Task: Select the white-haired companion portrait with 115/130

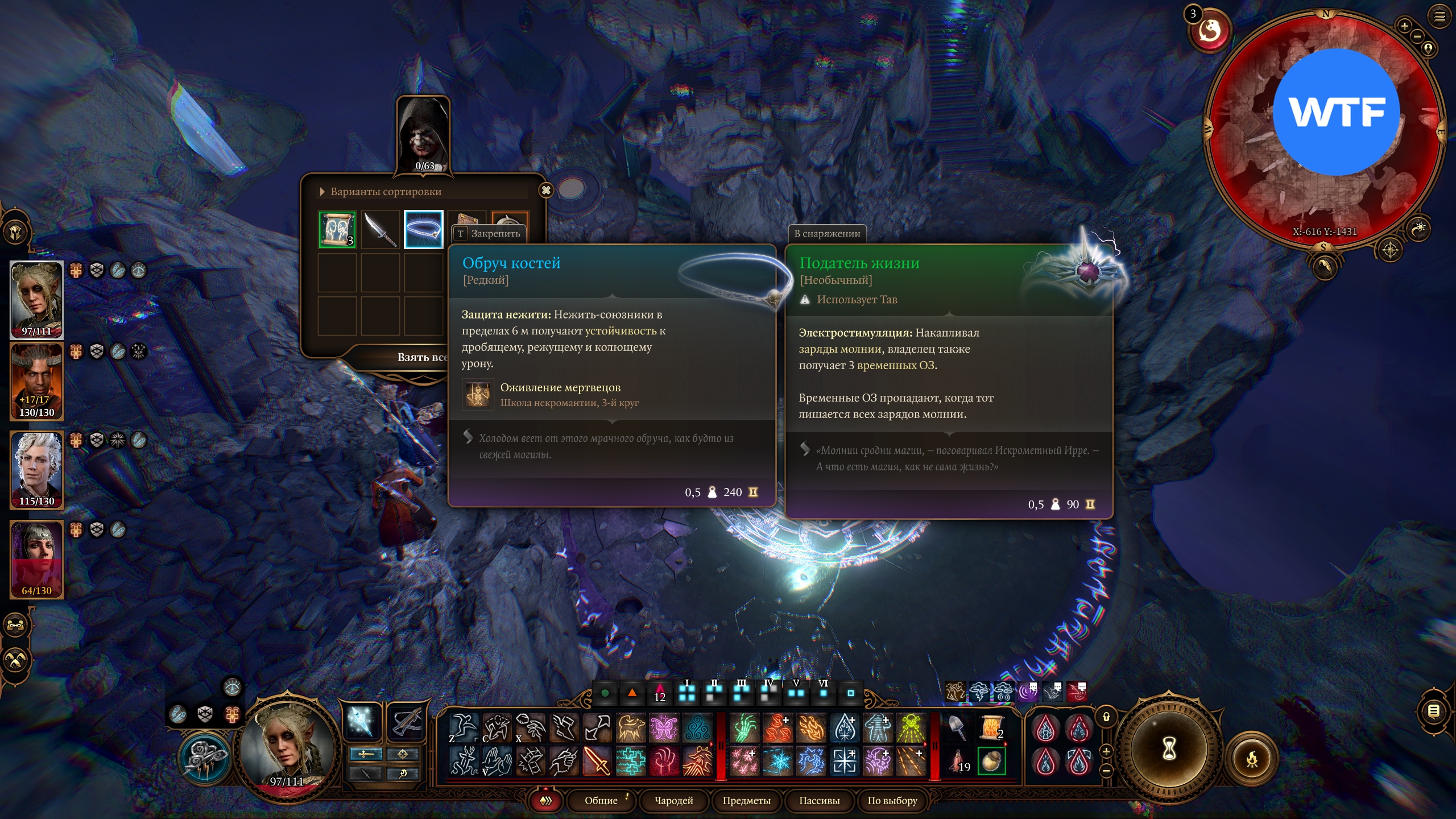Action: point(37,470)
